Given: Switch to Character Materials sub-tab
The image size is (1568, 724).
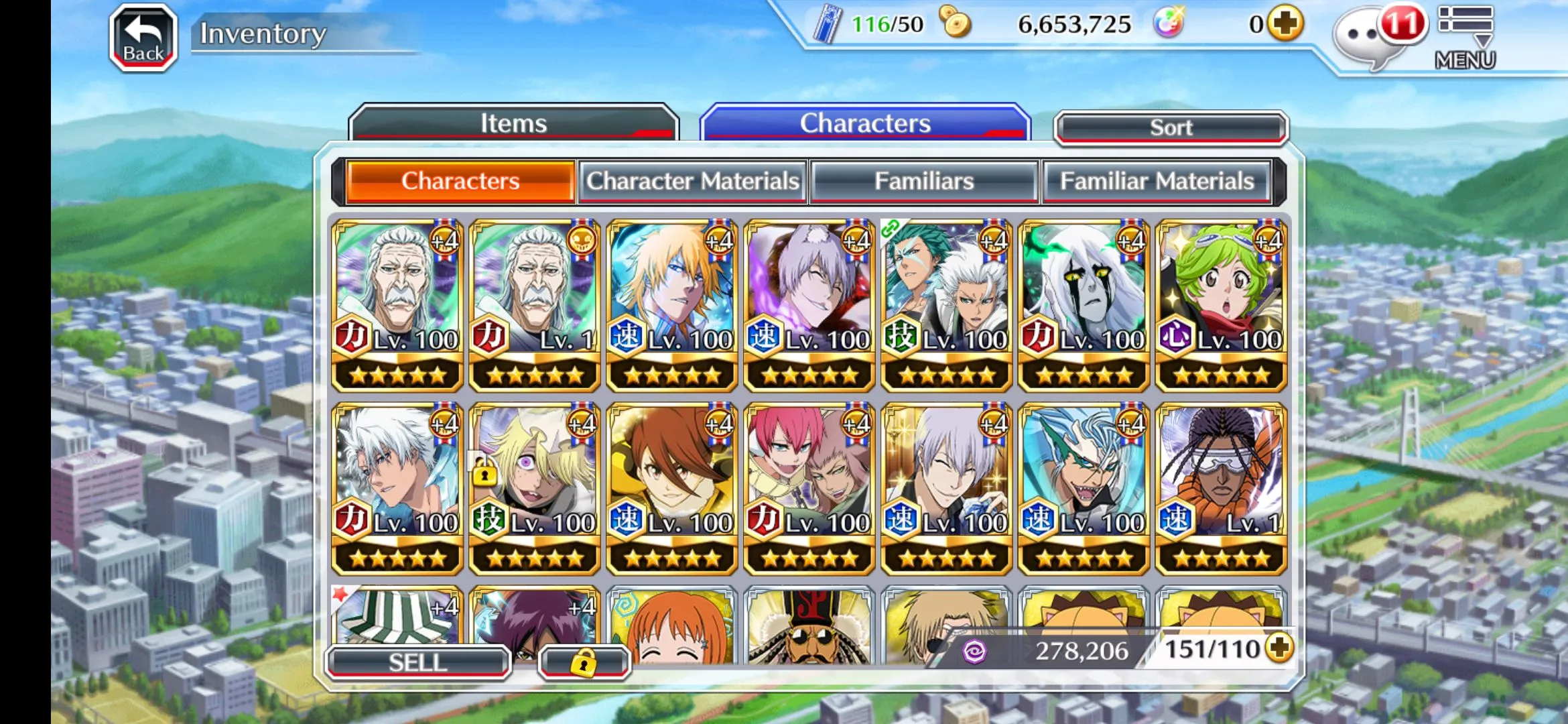Looking at the screenshot, I should pos(693,181).
